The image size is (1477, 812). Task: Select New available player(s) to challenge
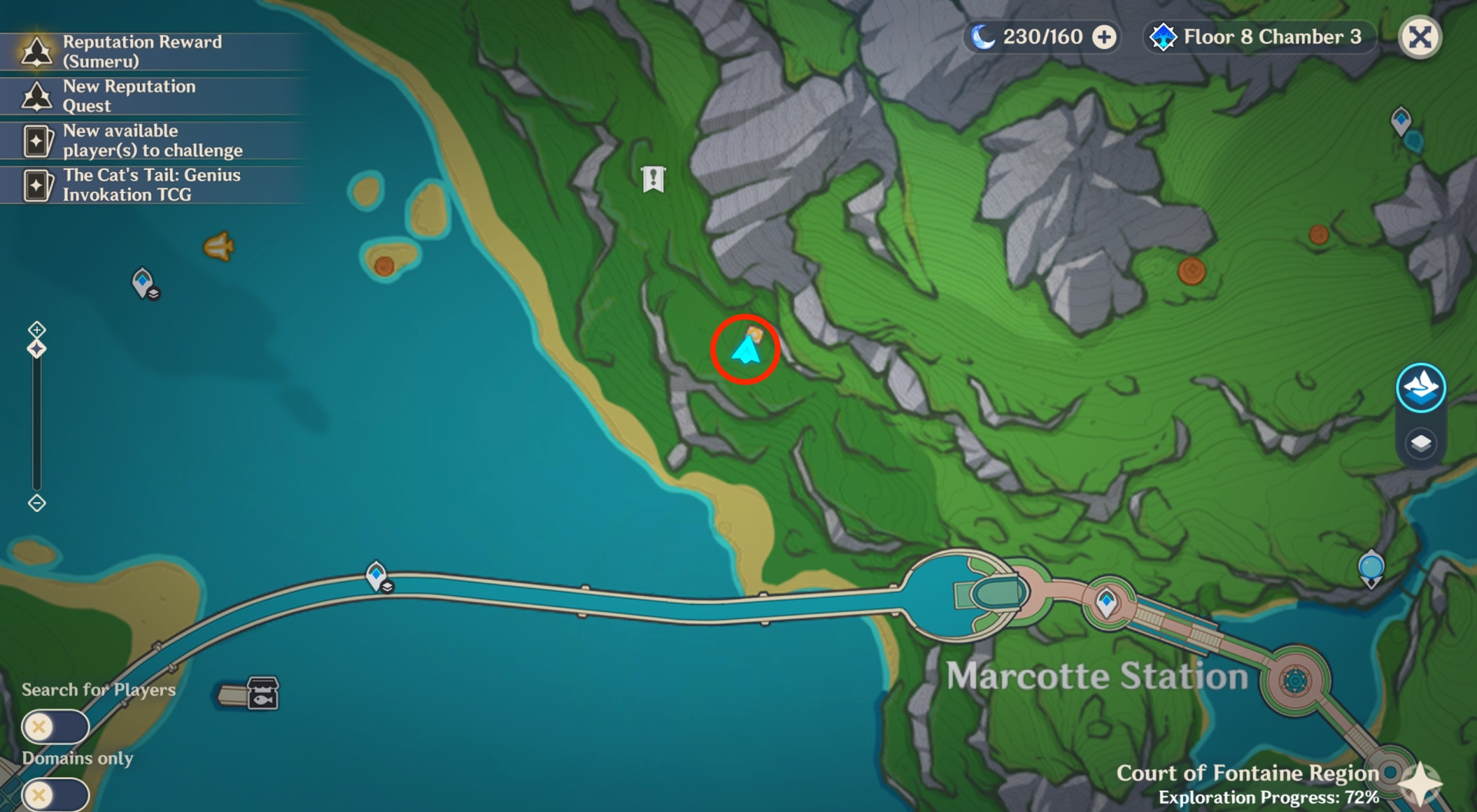(152, 141)
